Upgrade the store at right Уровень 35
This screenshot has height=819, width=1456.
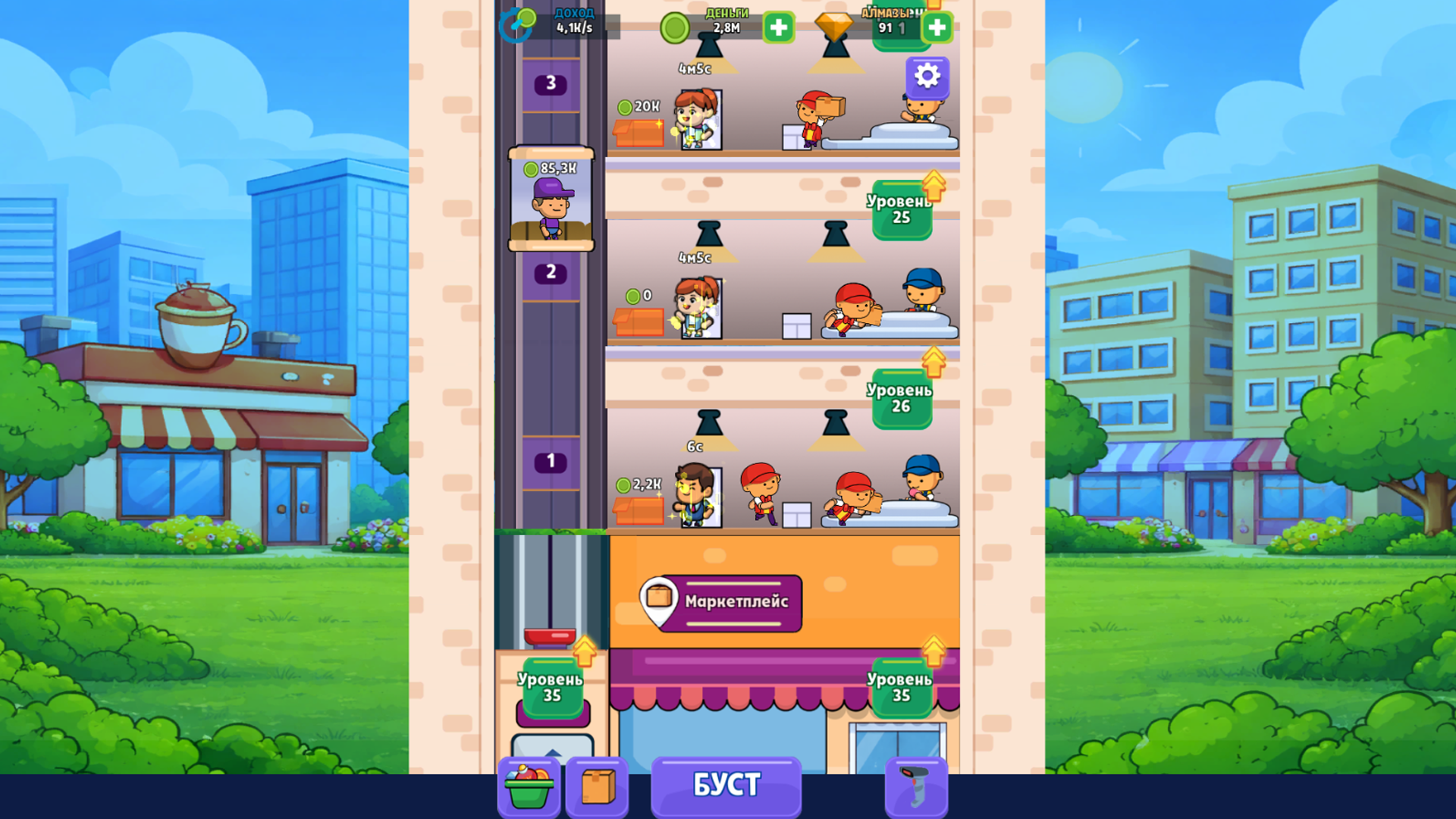point(901,690)
